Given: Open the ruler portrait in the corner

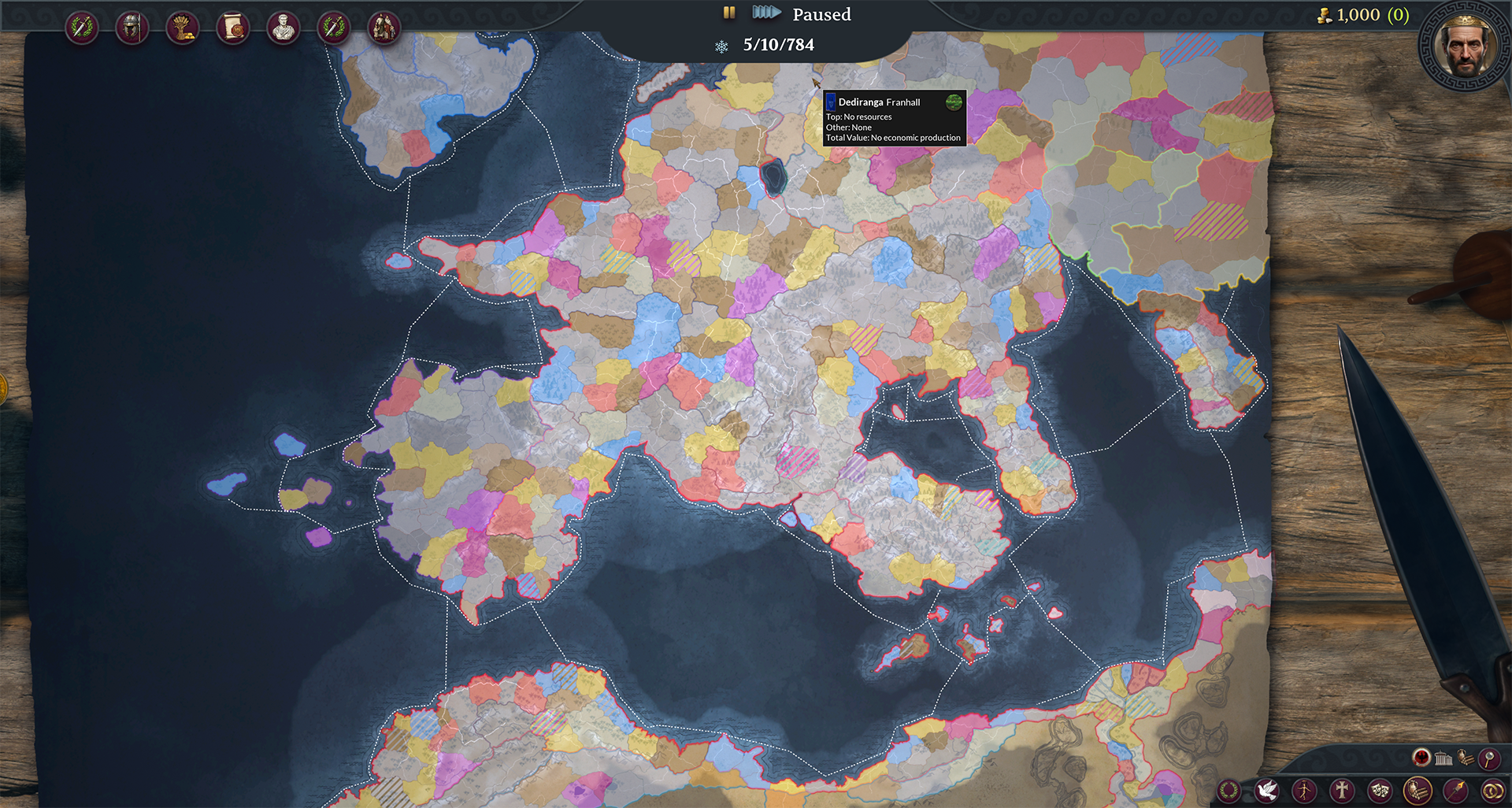Looking at the screenshot, I should pos(1465,46).
